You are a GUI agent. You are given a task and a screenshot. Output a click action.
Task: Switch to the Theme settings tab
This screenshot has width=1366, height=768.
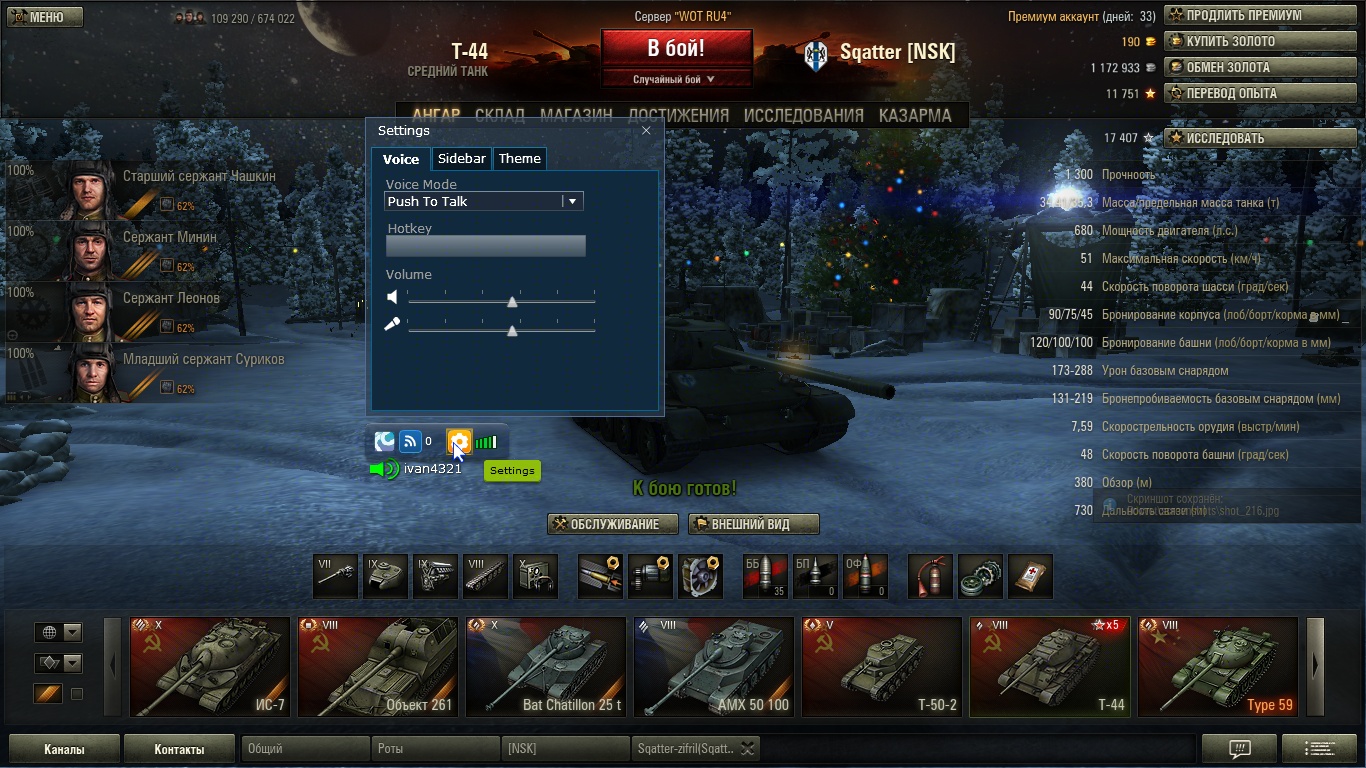[x=519, y=159]
